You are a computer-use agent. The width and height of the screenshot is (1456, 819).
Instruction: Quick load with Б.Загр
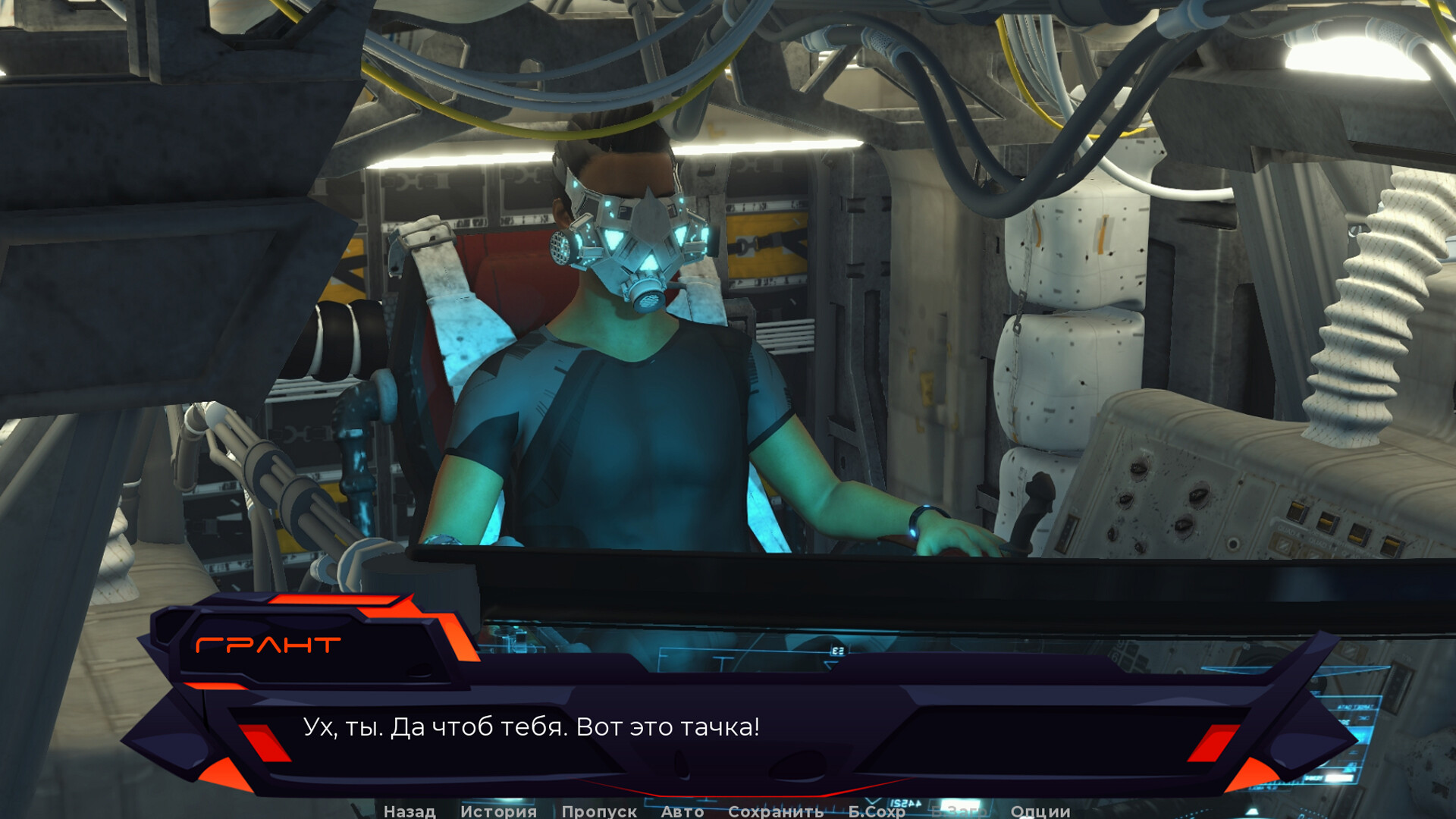click(x=958, y=811)
